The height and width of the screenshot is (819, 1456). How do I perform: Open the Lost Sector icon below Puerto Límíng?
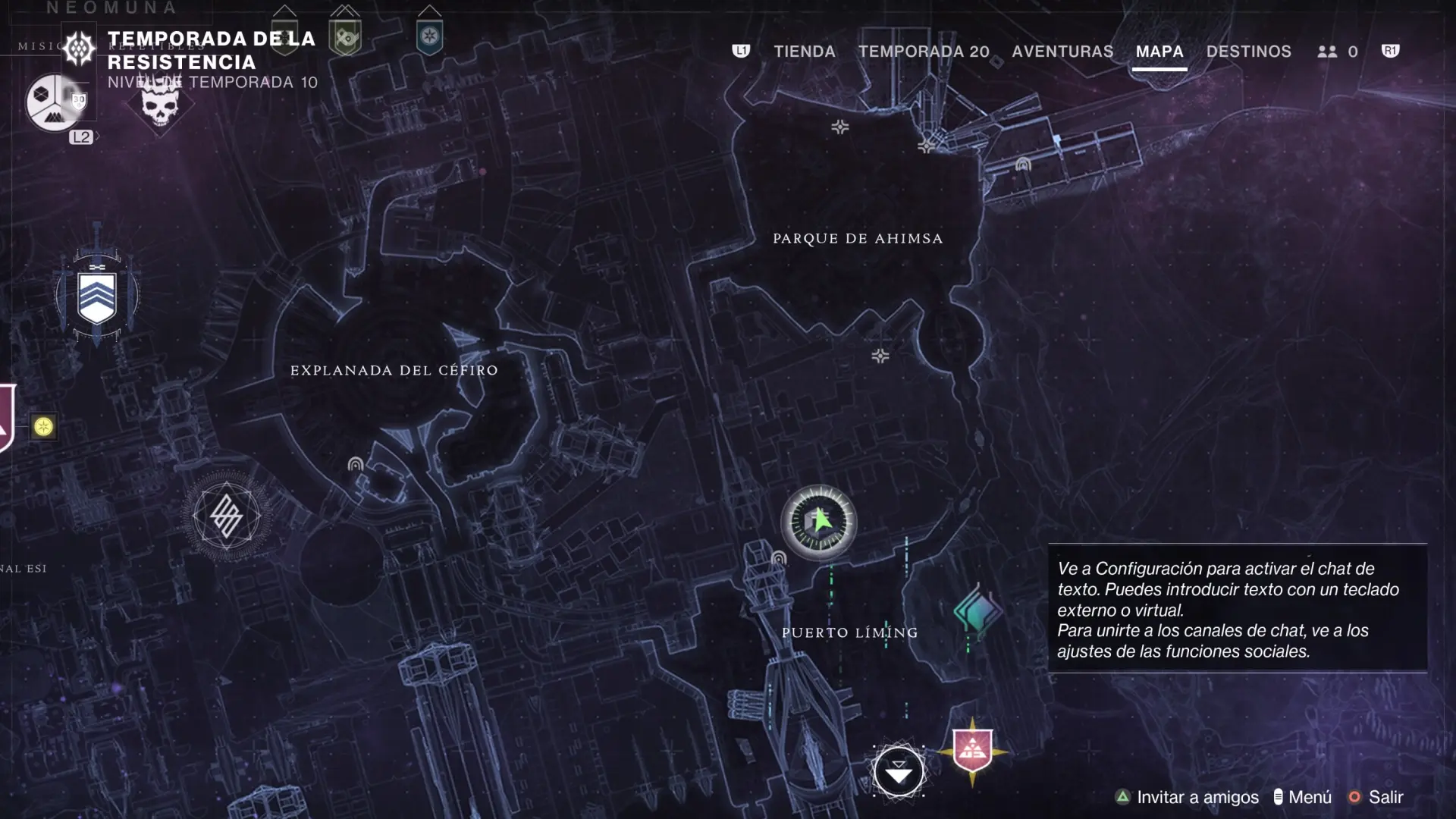pos(899,772)
